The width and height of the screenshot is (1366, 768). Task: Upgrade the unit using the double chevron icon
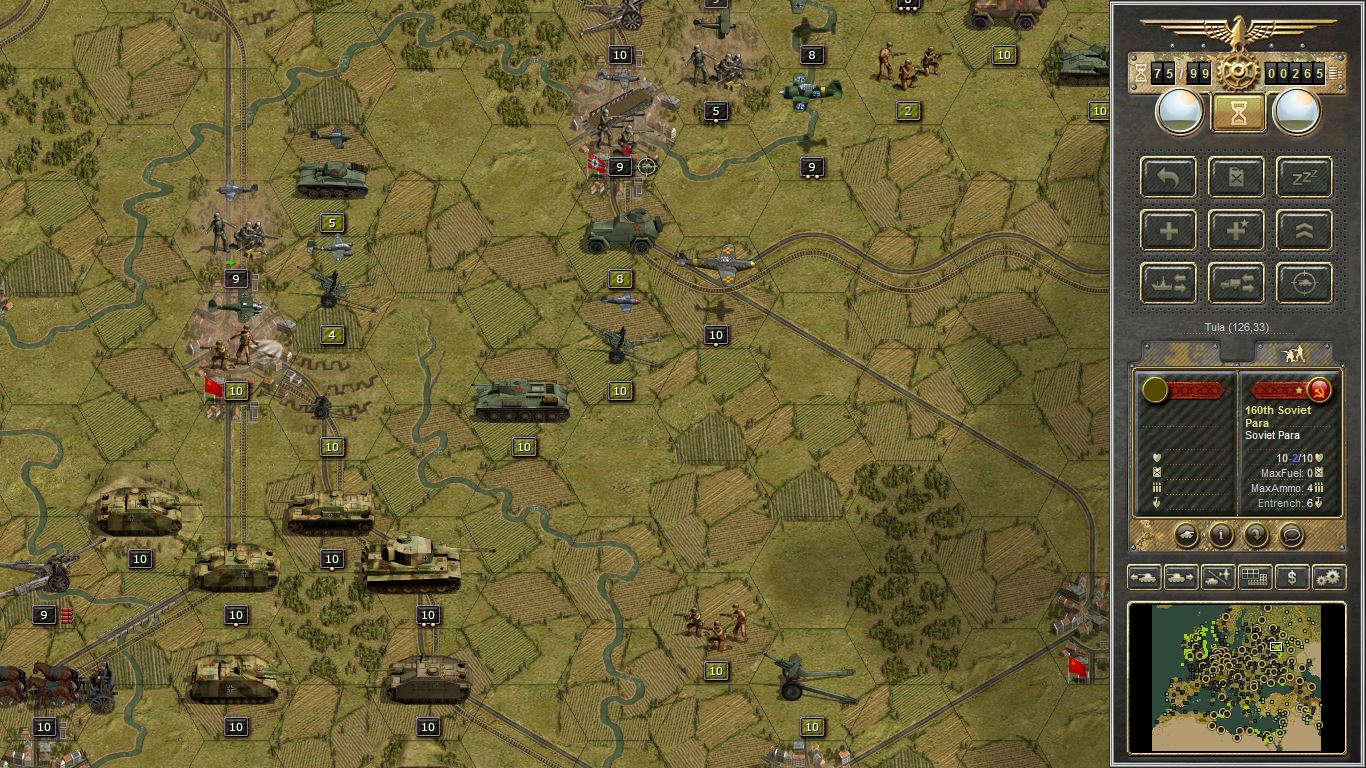tap(1304, 230)
